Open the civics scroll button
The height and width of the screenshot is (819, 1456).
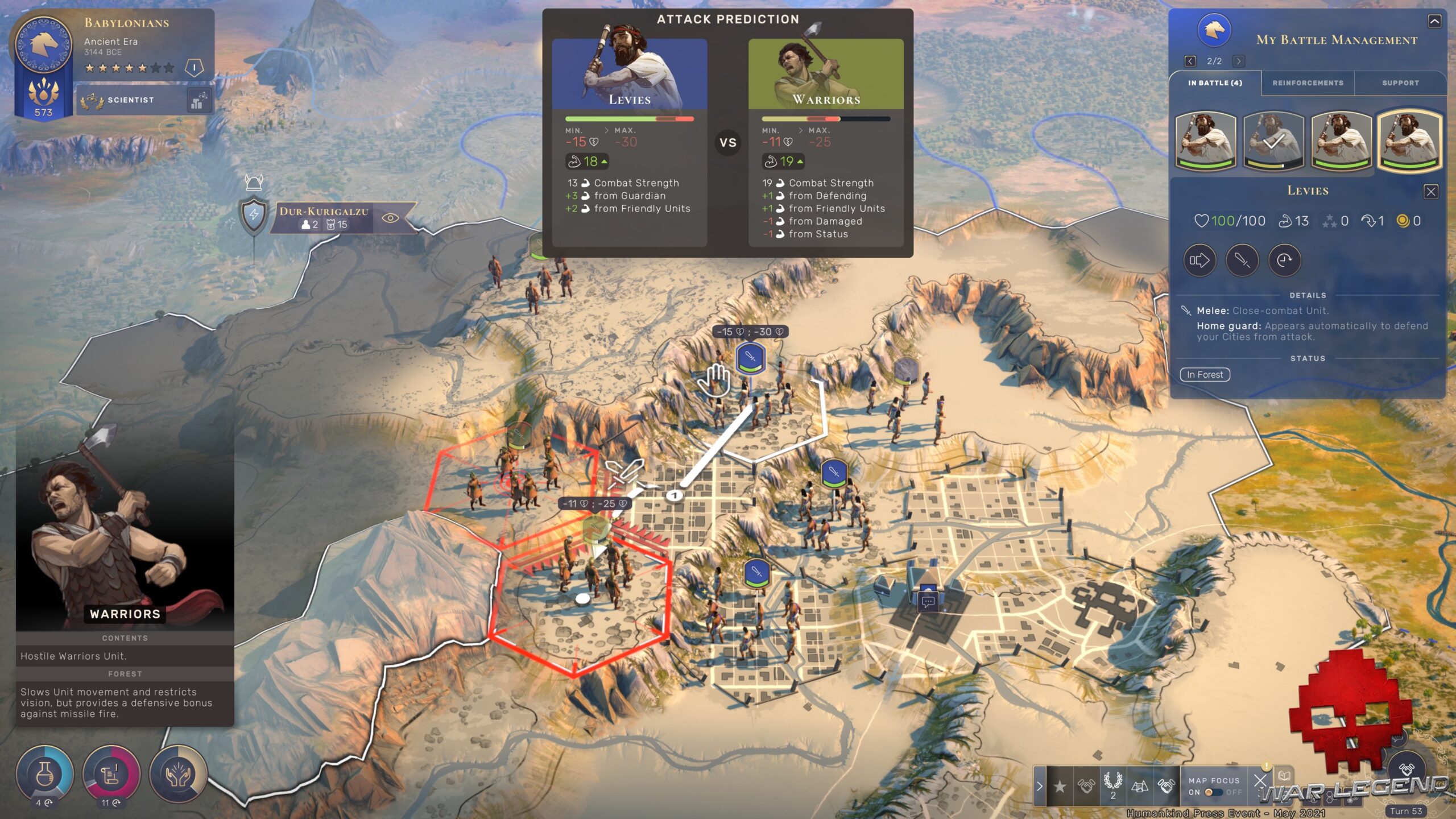click(111, 773)
